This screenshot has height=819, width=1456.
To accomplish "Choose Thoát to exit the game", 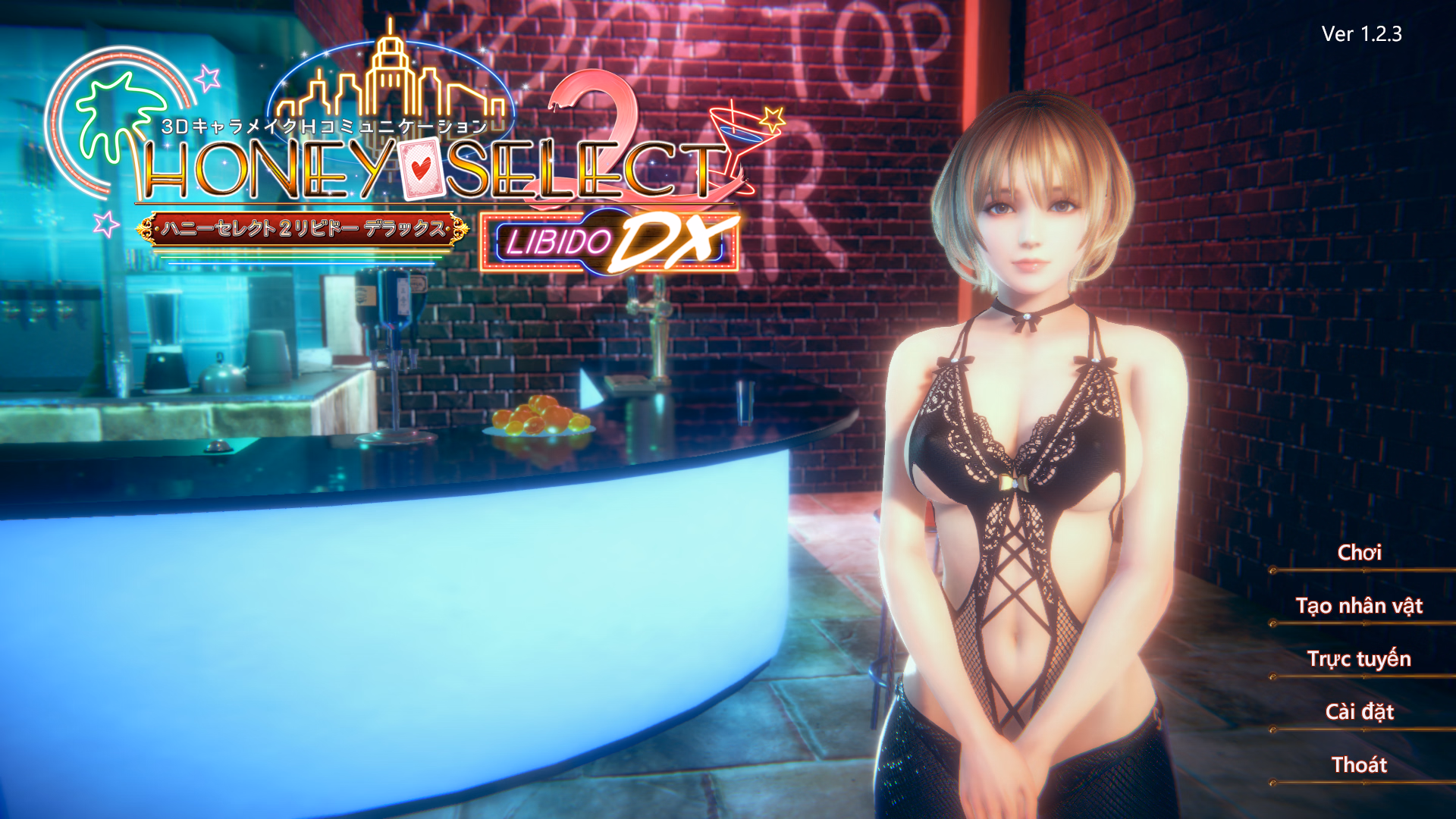I will coord(1359,765).
